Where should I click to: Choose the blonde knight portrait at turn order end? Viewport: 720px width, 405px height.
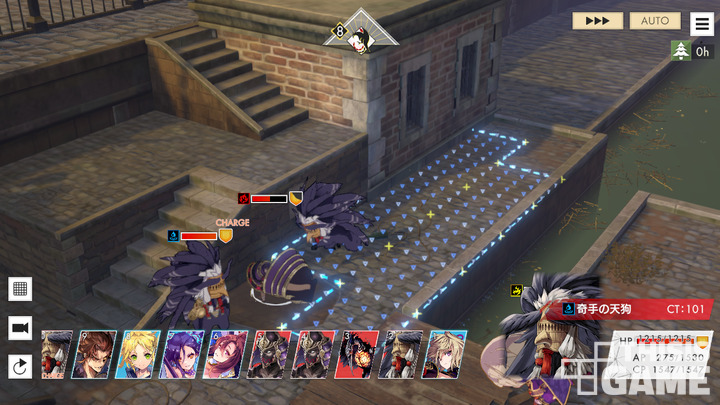445,354
